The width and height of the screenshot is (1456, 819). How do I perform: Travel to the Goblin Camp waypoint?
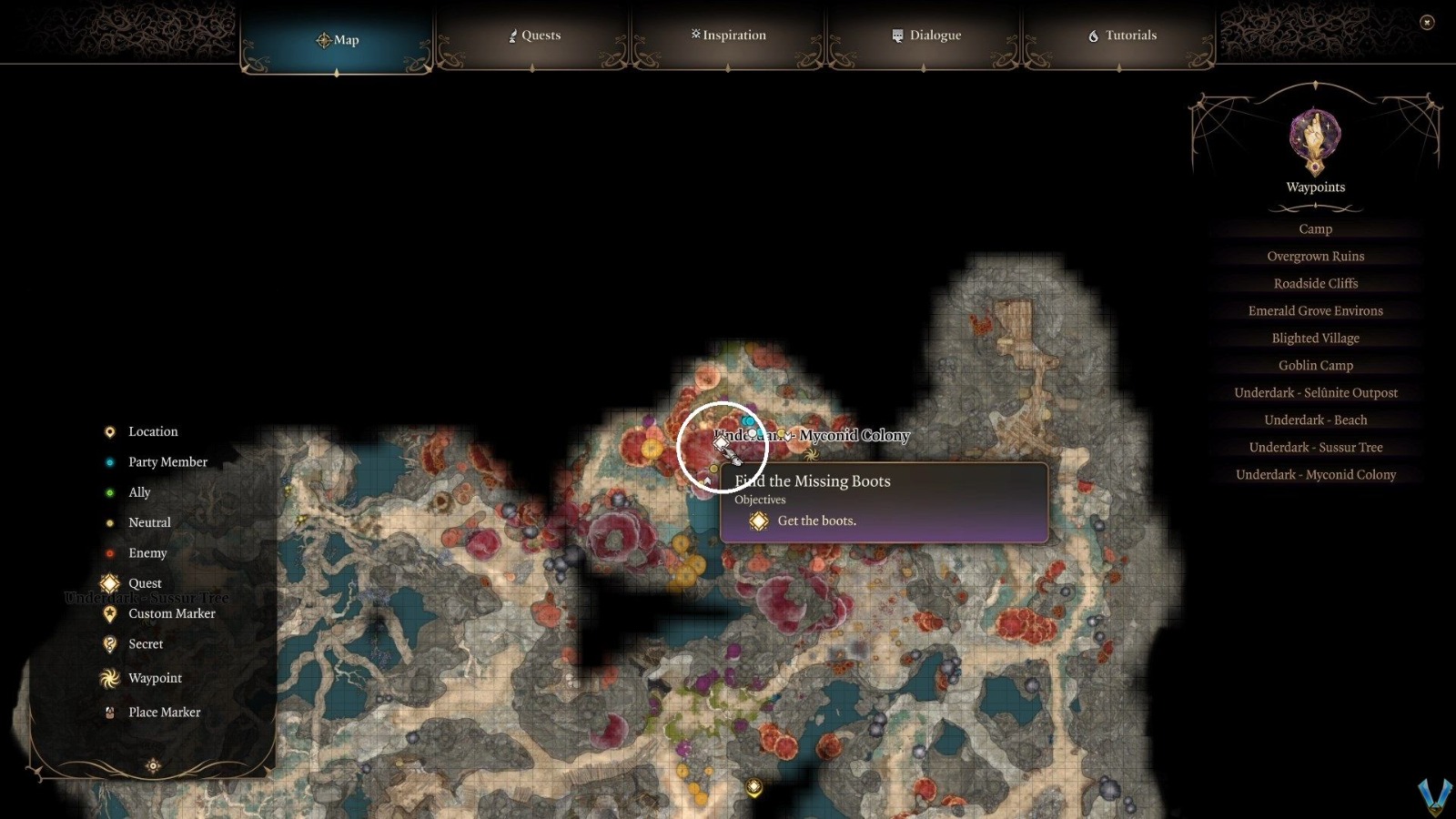(1315, 365)
